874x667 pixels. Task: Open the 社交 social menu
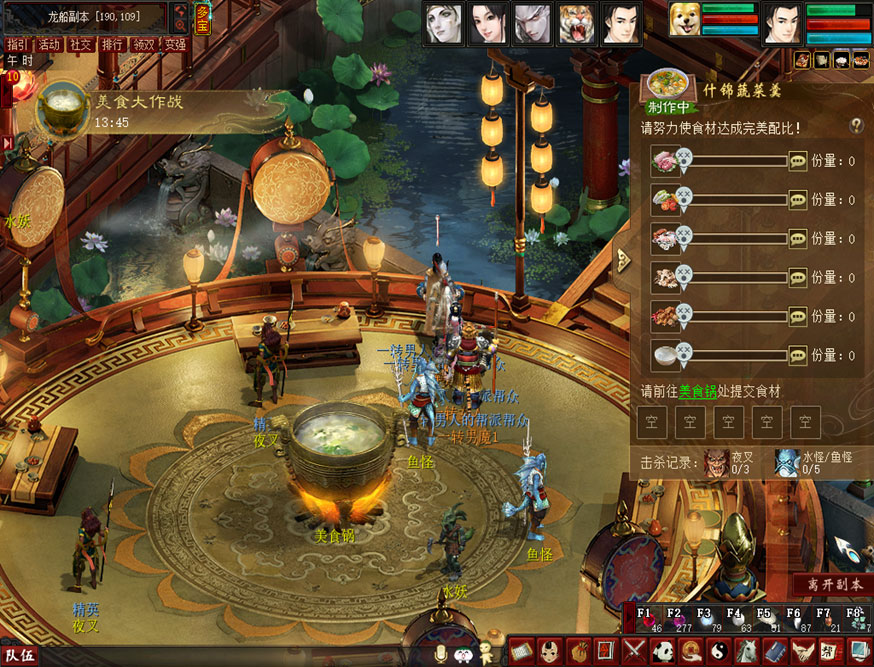point(80,44)
